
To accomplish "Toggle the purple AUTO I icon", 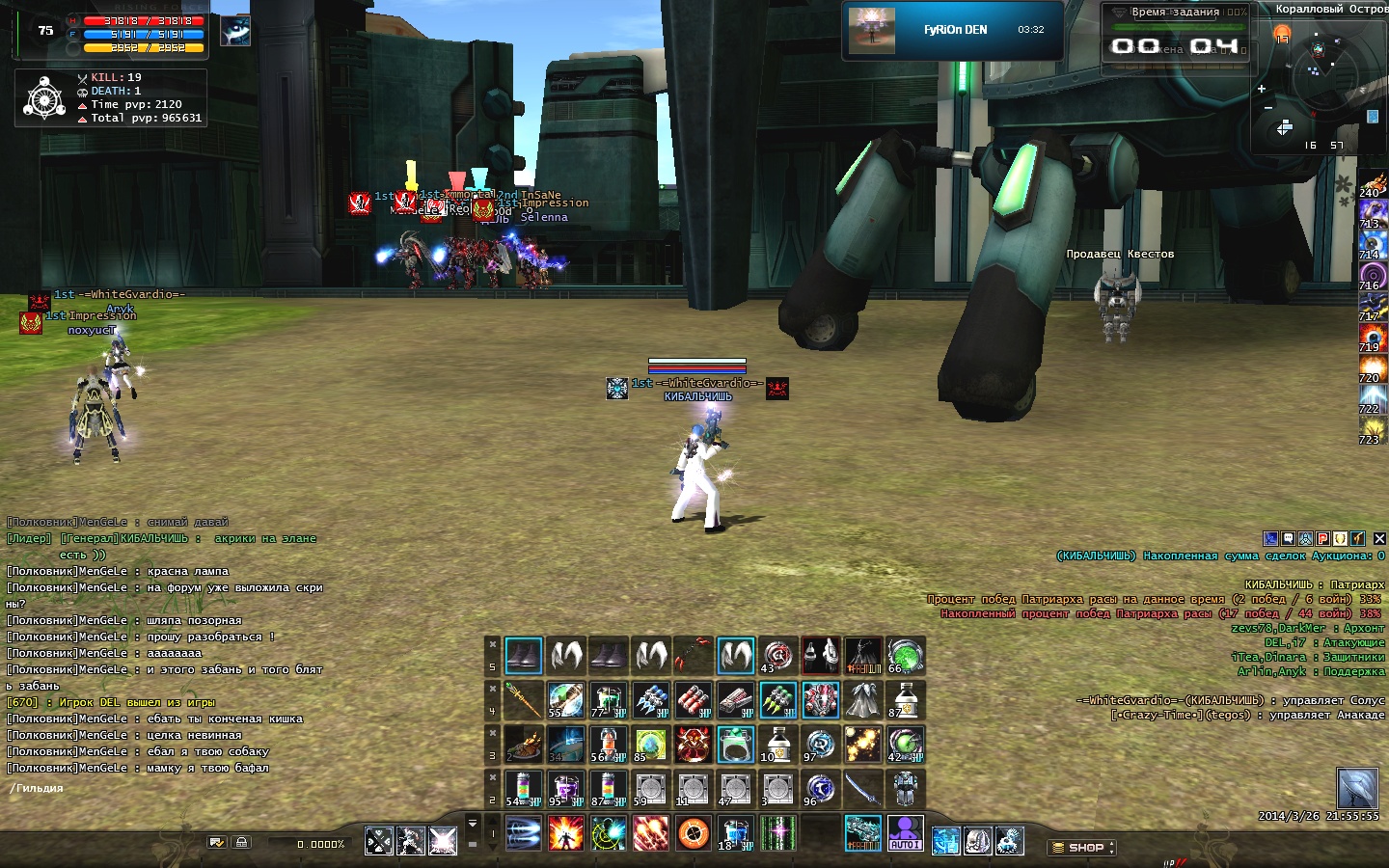I will 905,833.
